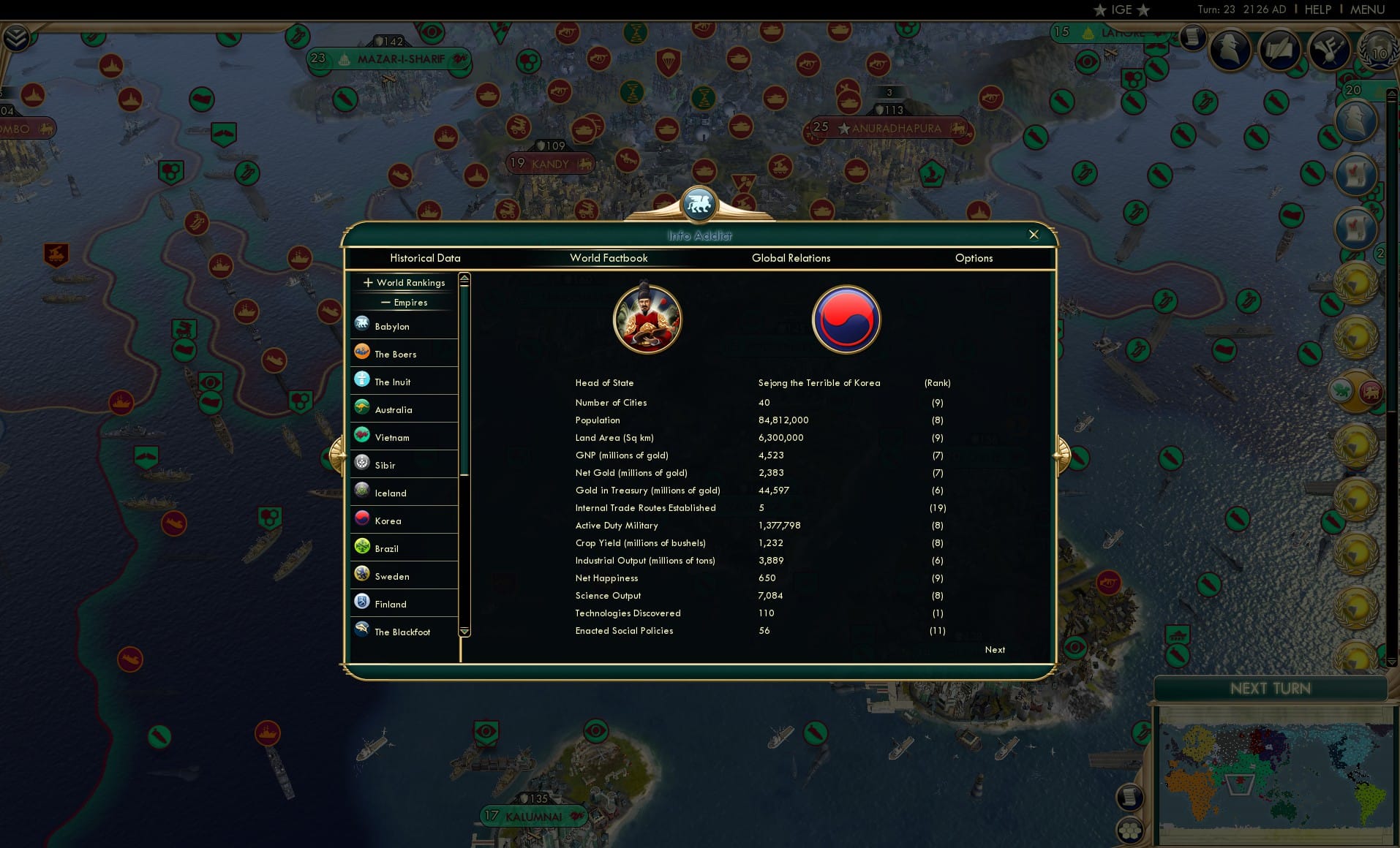Select the Korea flag in the Empires list
The image size is (1400, 848).
coord(362,519)
